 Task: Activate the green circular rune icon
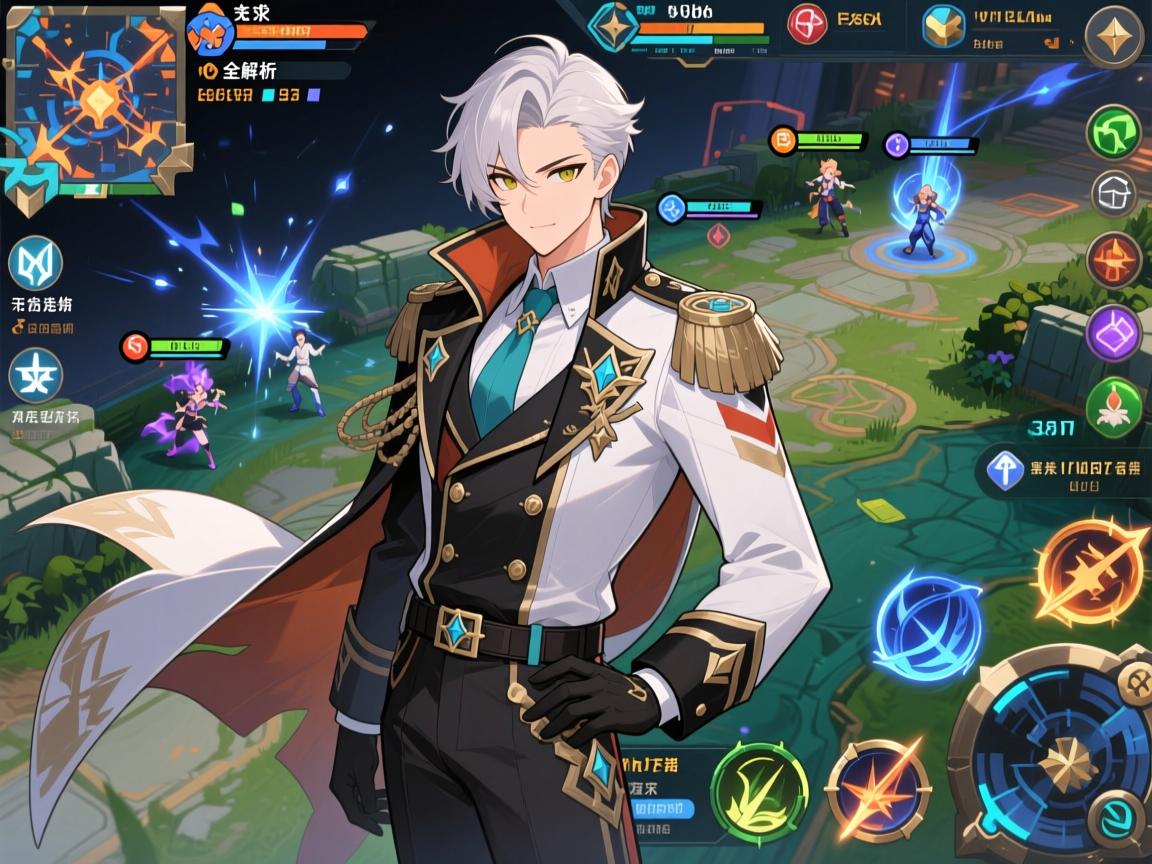(1114, 133)
